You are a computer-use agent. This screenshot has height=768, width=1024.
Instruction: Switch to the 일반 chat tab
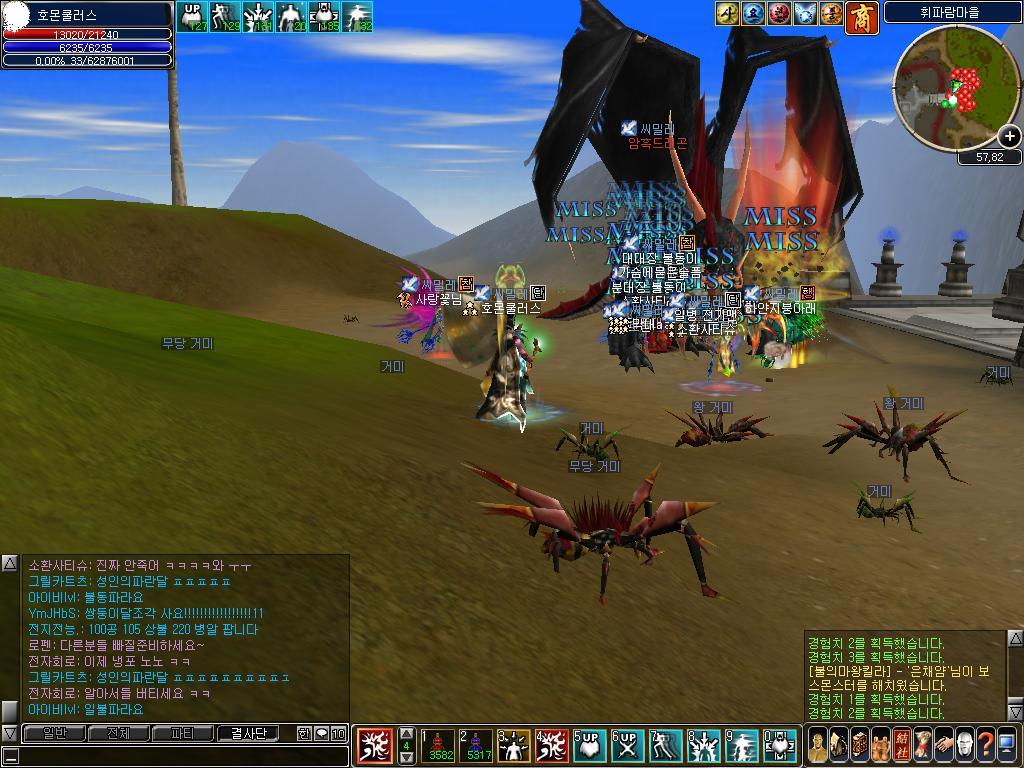coord(53,733)
